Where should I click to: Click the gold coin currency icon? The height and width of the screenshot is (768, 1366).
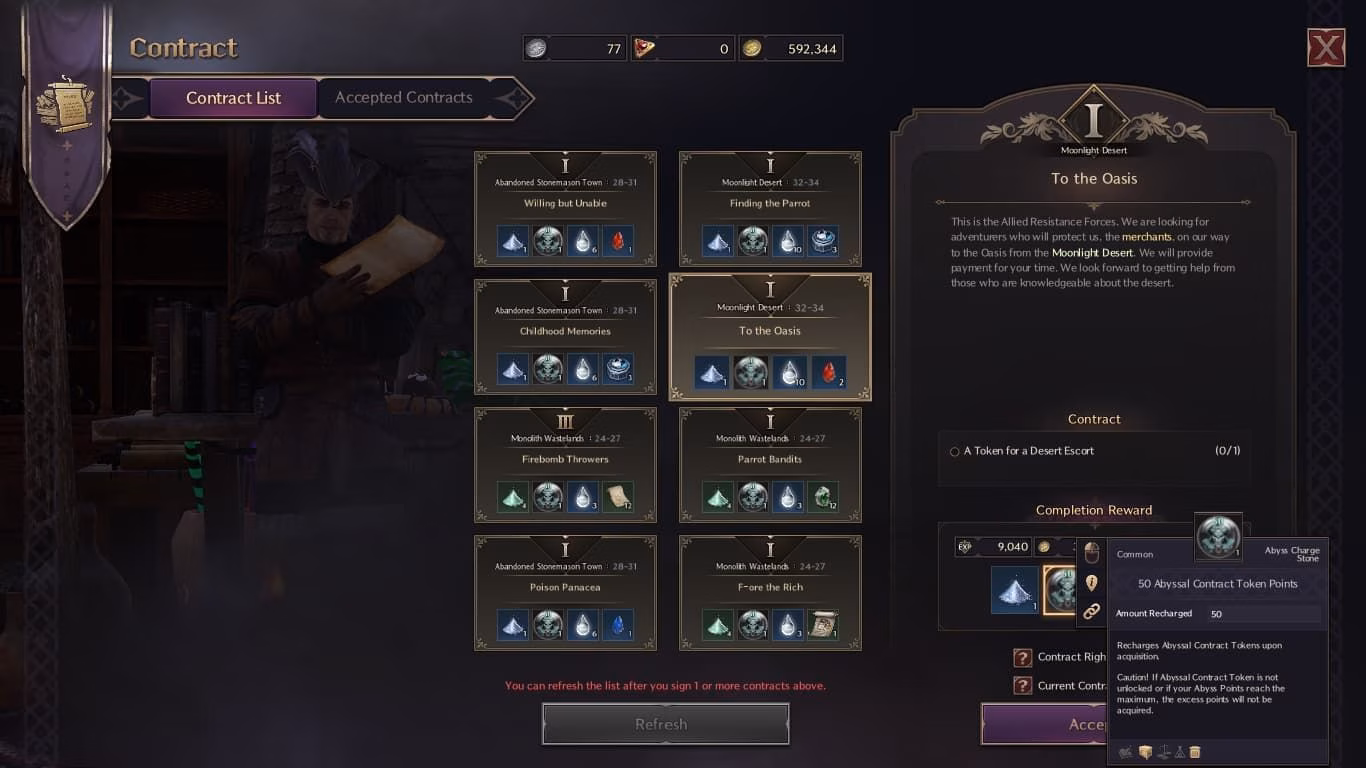(752, 47)
